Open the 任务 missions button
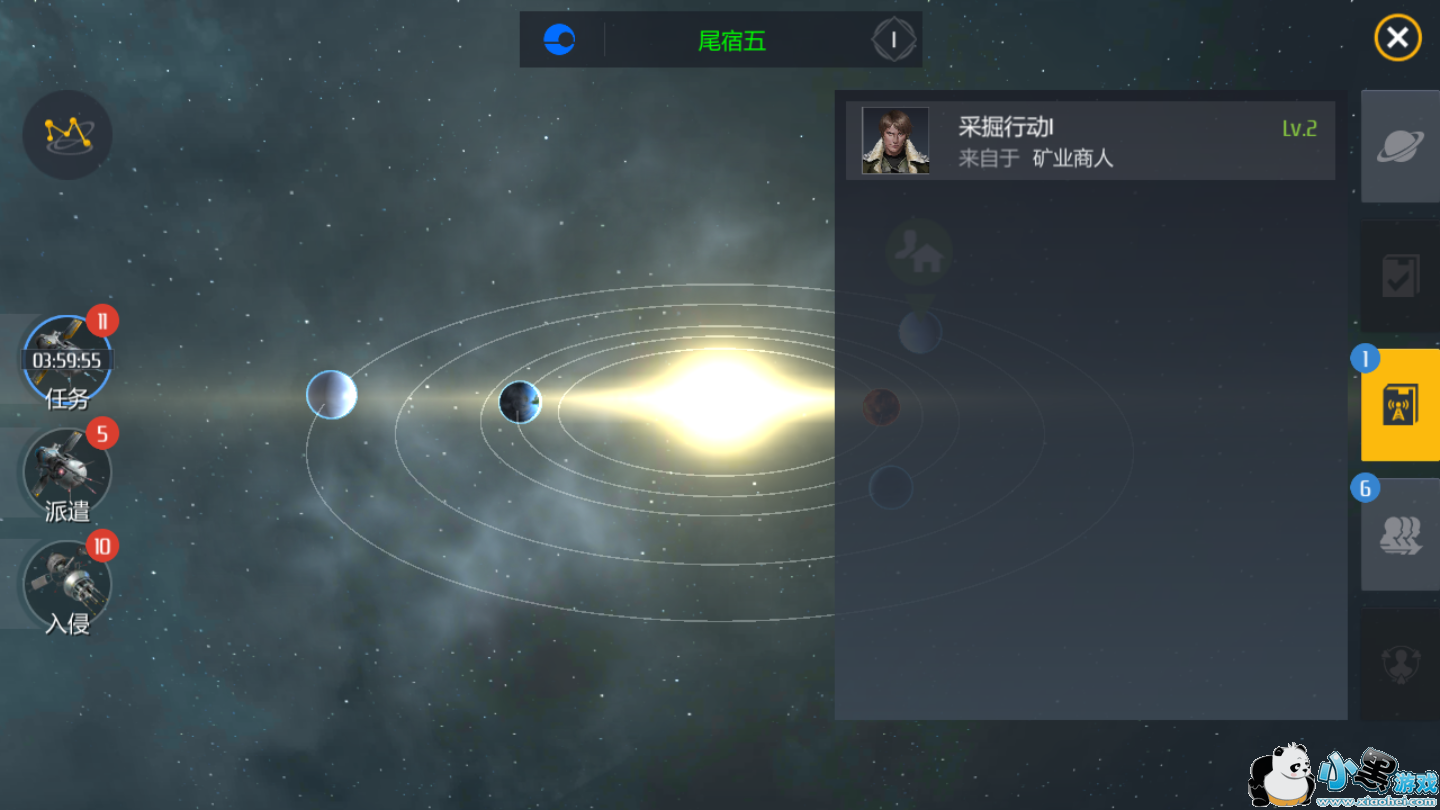1440x810 pixels. [67, 361]
